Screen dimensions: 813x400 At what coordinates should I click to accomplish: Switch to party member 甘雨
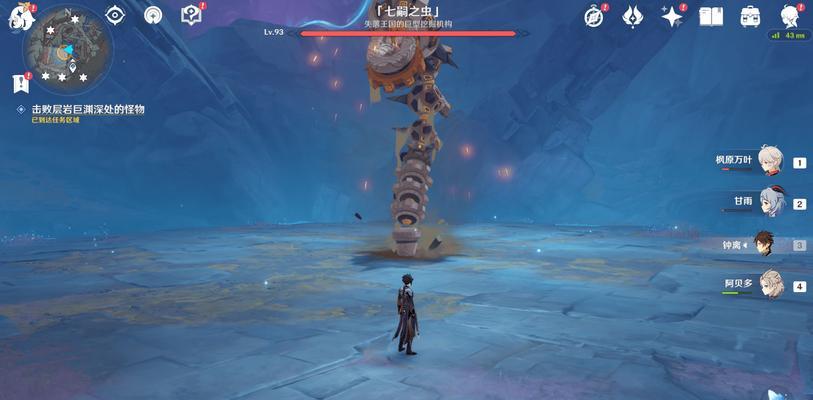tap(770, 203)
